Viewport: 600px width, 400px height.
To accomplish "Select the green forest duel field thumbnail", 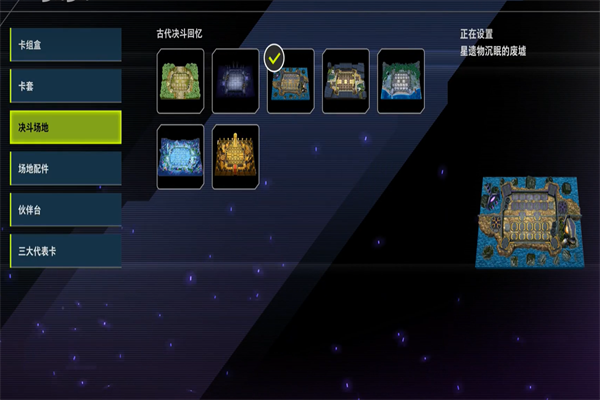I will point(181,82).
